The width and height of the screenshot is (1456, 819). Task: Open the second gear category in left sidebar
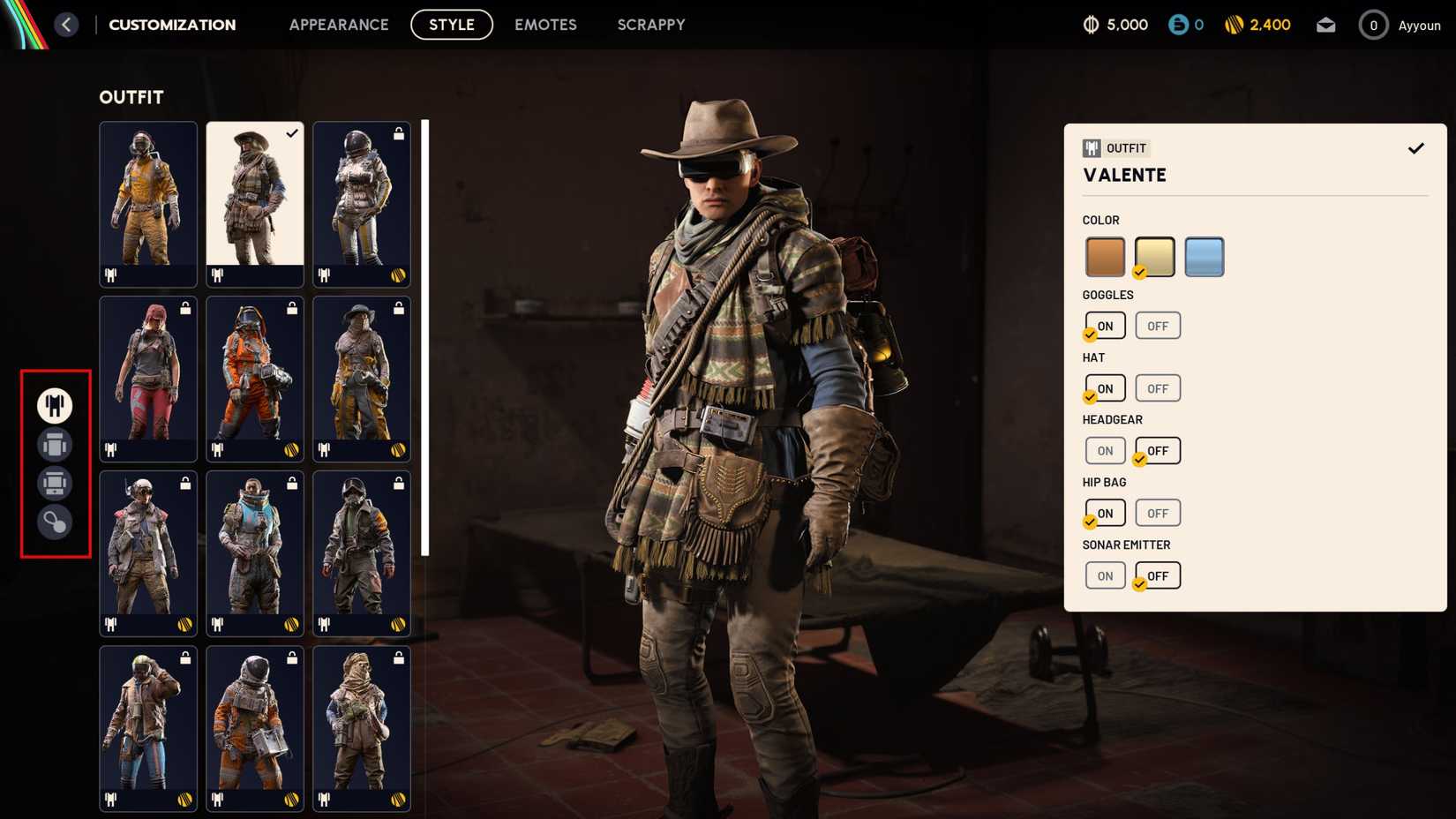(55, 445)
